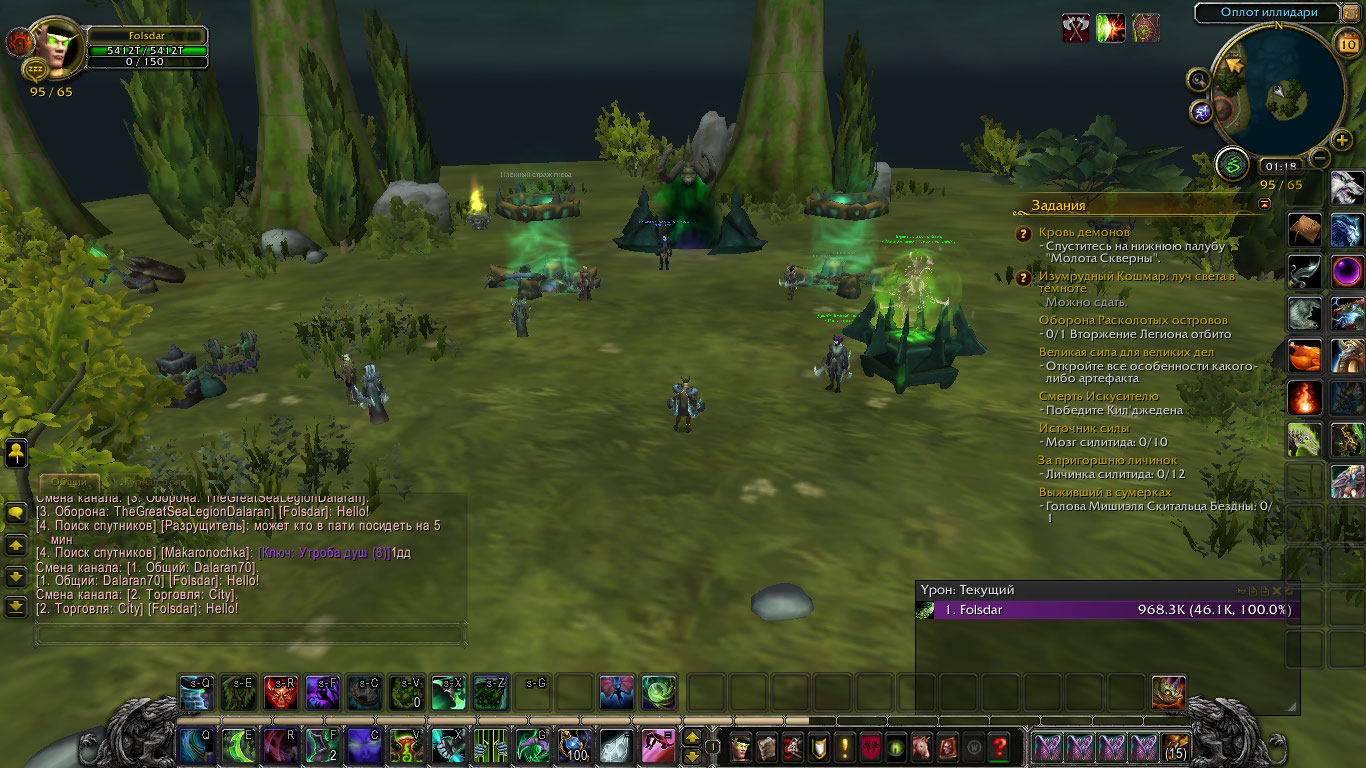Open the calendar showing day 10
Viewport: 1366px width, 768px height.
click(x=1346, y=42)
